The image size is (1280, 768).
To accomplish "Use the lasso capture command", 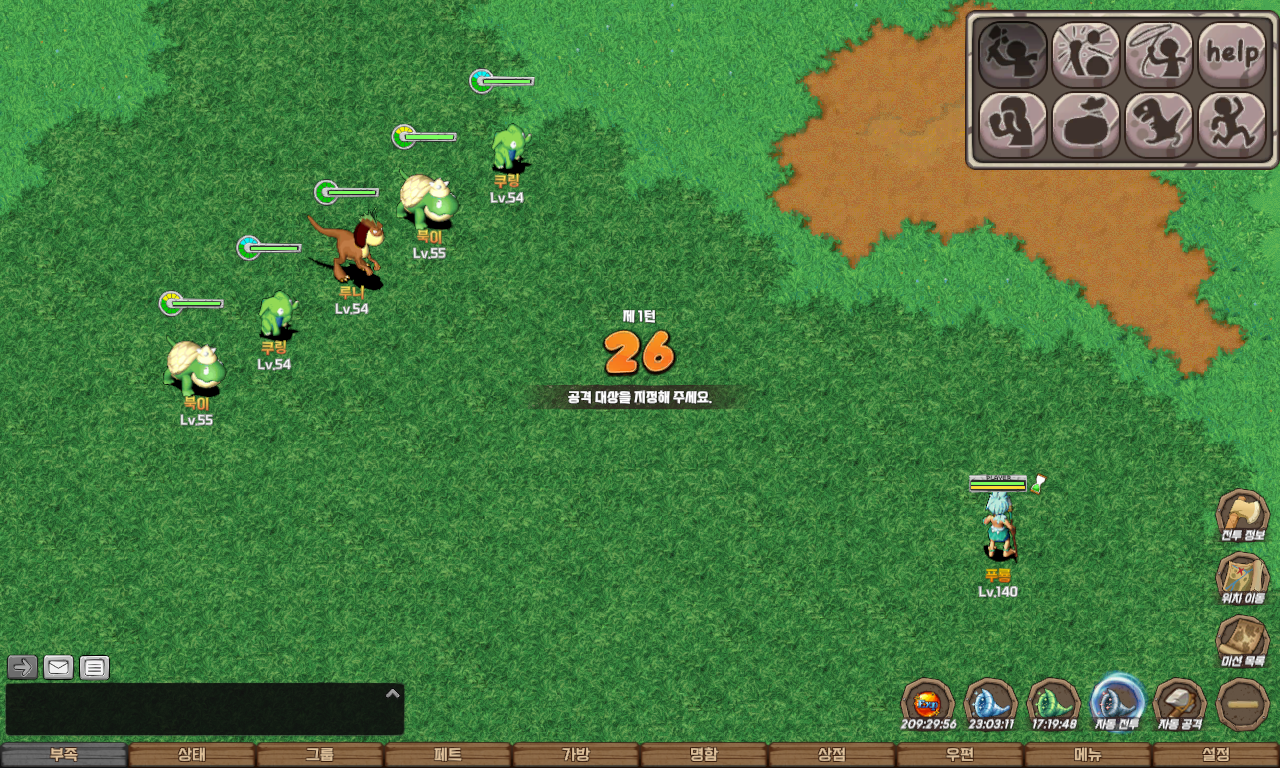I will [x=1159, y=54].
